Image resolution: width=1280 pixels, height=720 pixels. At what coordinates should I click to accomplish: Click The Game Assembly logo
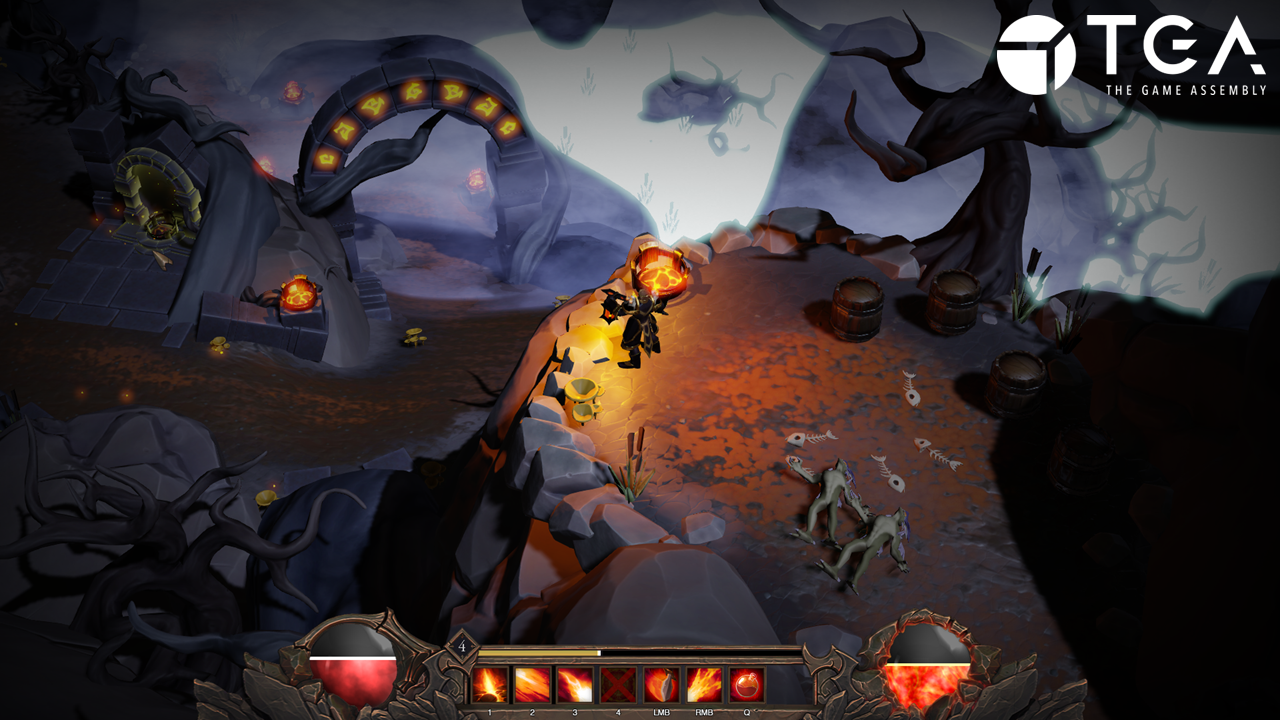1124,56
